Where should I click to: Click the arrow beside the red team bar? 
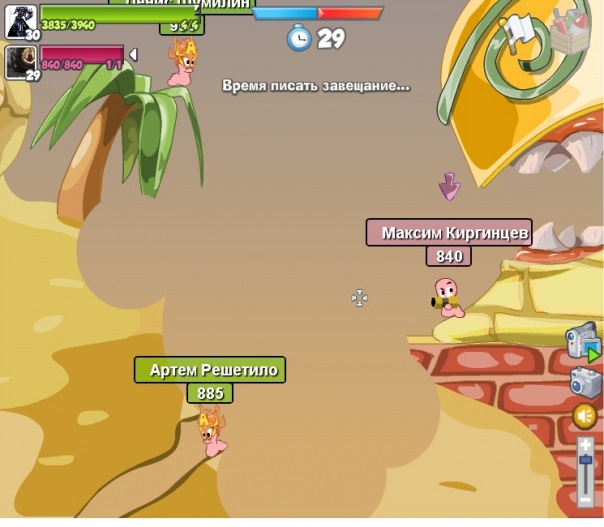point(134,54)
